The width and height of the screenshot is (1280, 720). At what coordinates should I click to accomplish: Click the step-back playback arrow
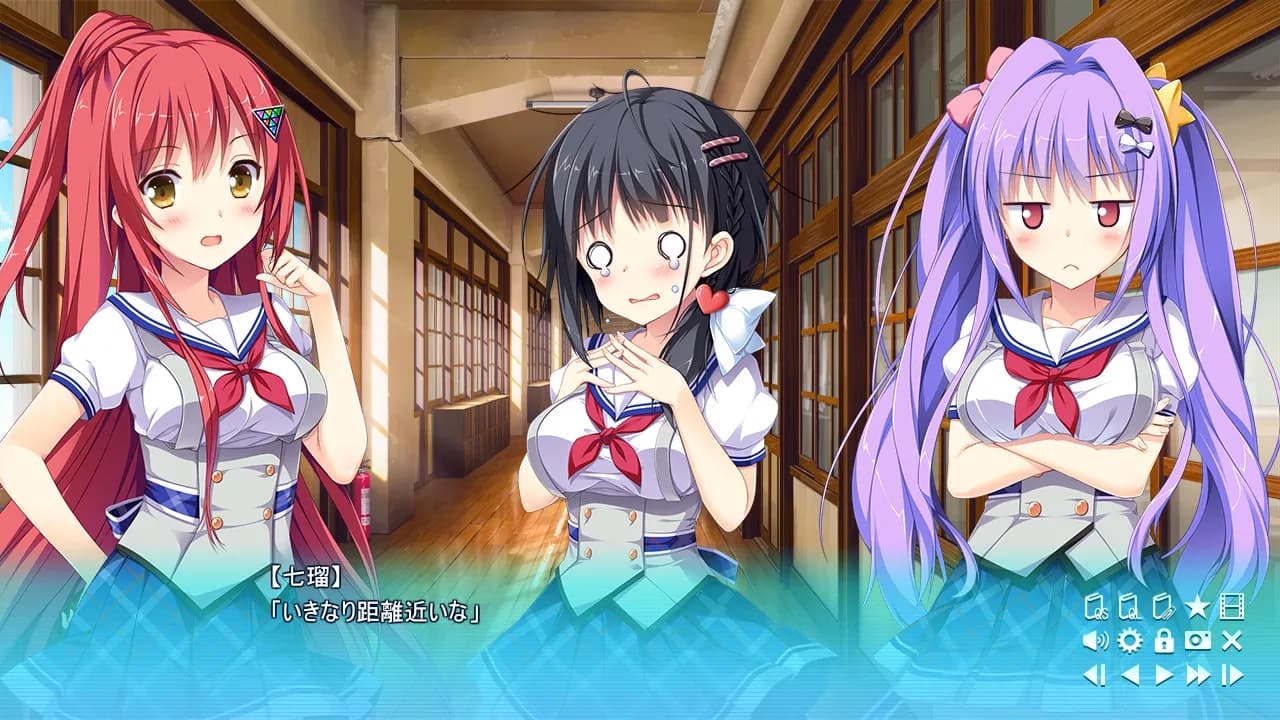1092,674
